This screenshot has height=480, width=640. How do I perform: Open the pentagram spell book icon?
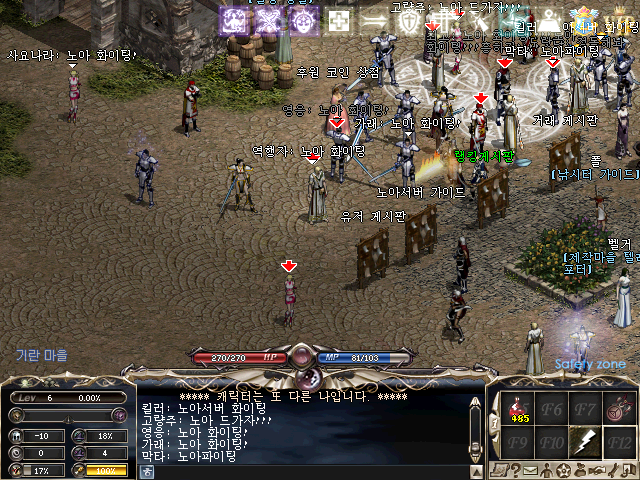[564, 470]
